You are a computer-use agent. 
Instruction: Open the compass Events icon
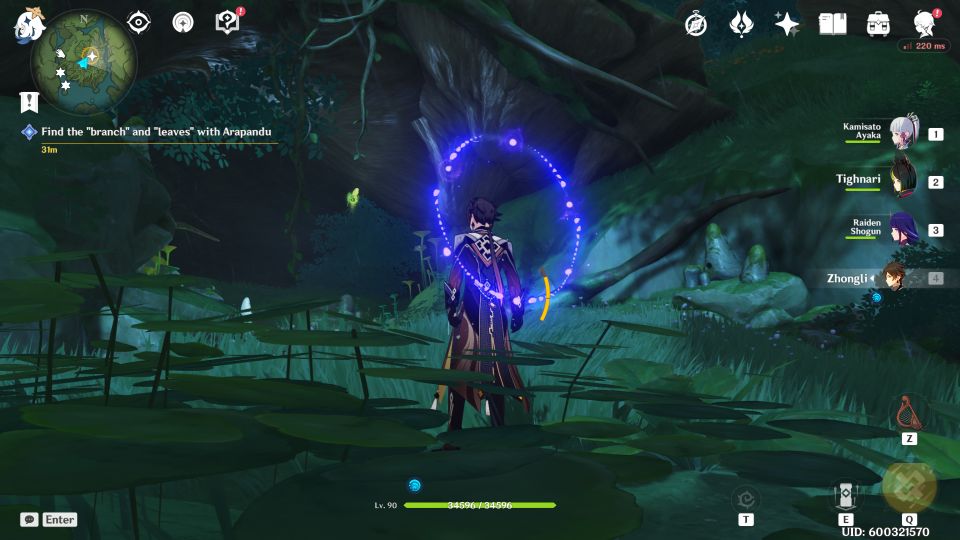pos(696,24)
